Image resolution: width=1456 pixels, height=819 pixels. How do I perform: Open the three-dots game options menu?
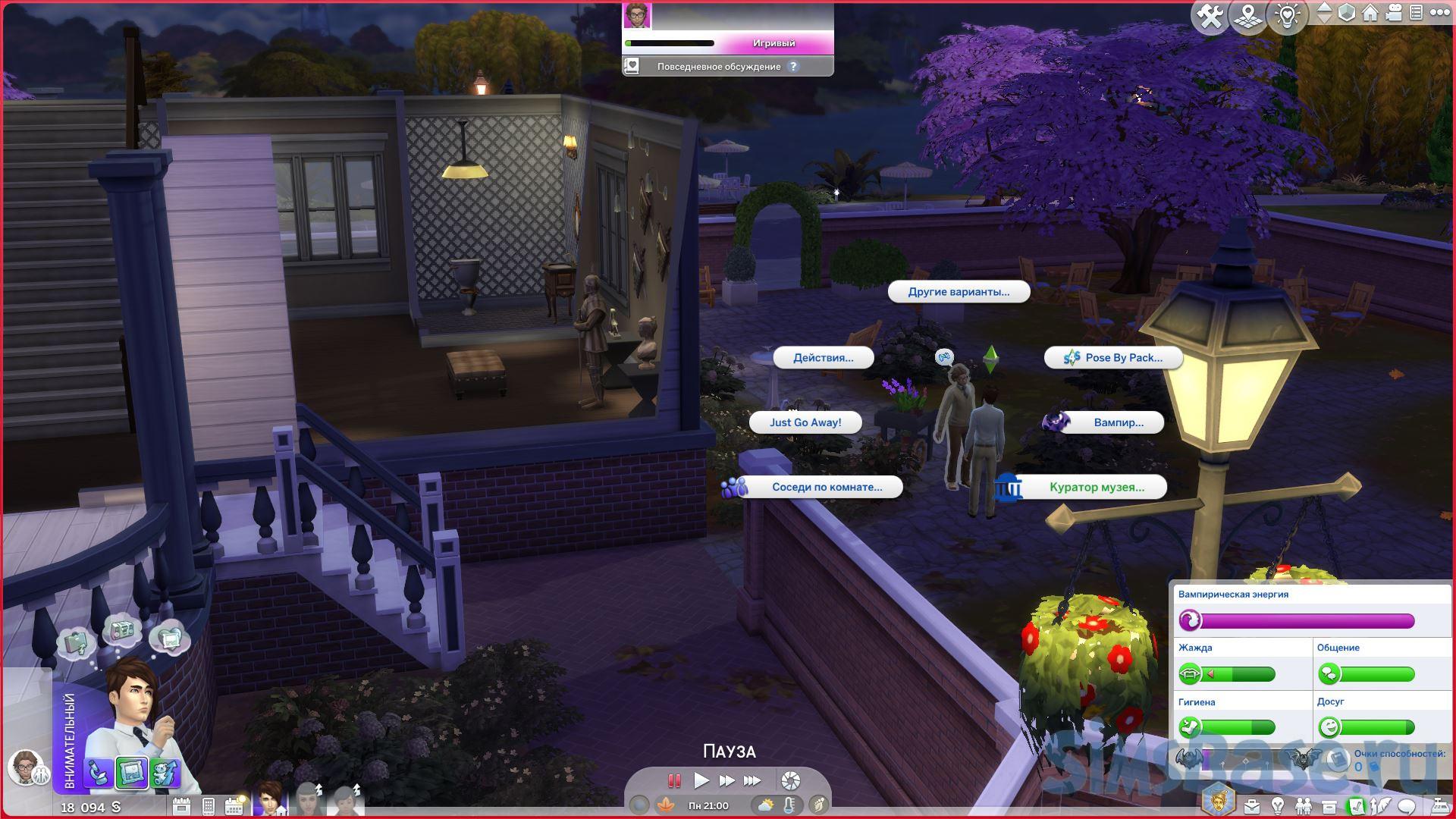coord(1439,13)
